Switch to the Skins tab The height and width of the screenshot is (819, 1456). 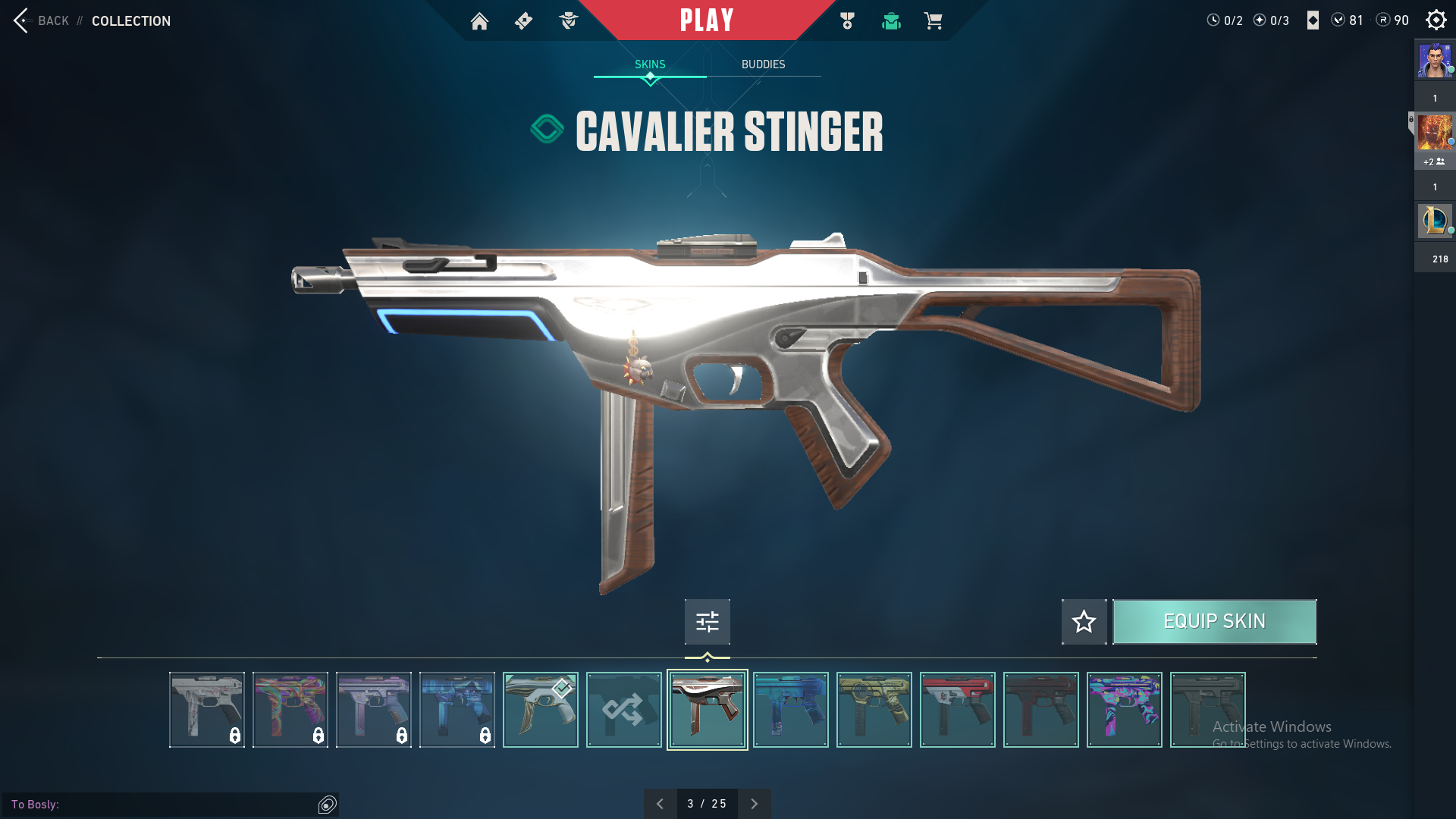click(650, 64)
